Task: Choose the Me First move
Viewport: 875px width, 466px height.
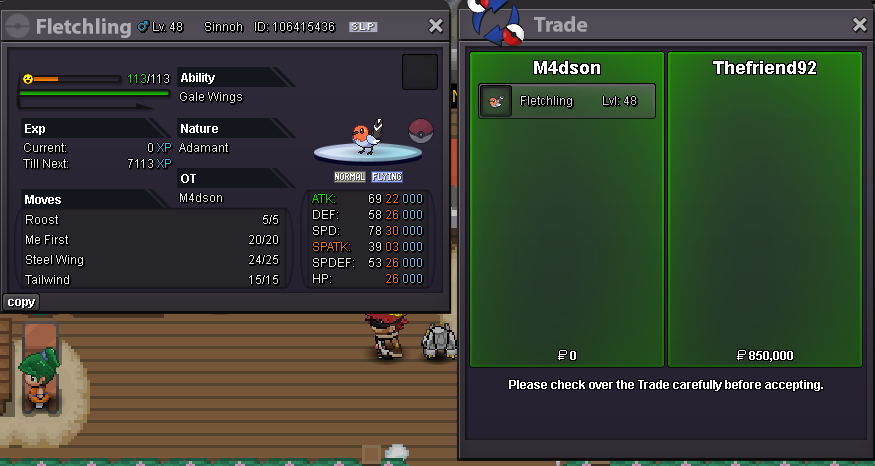Action: (x=47, y=240)
